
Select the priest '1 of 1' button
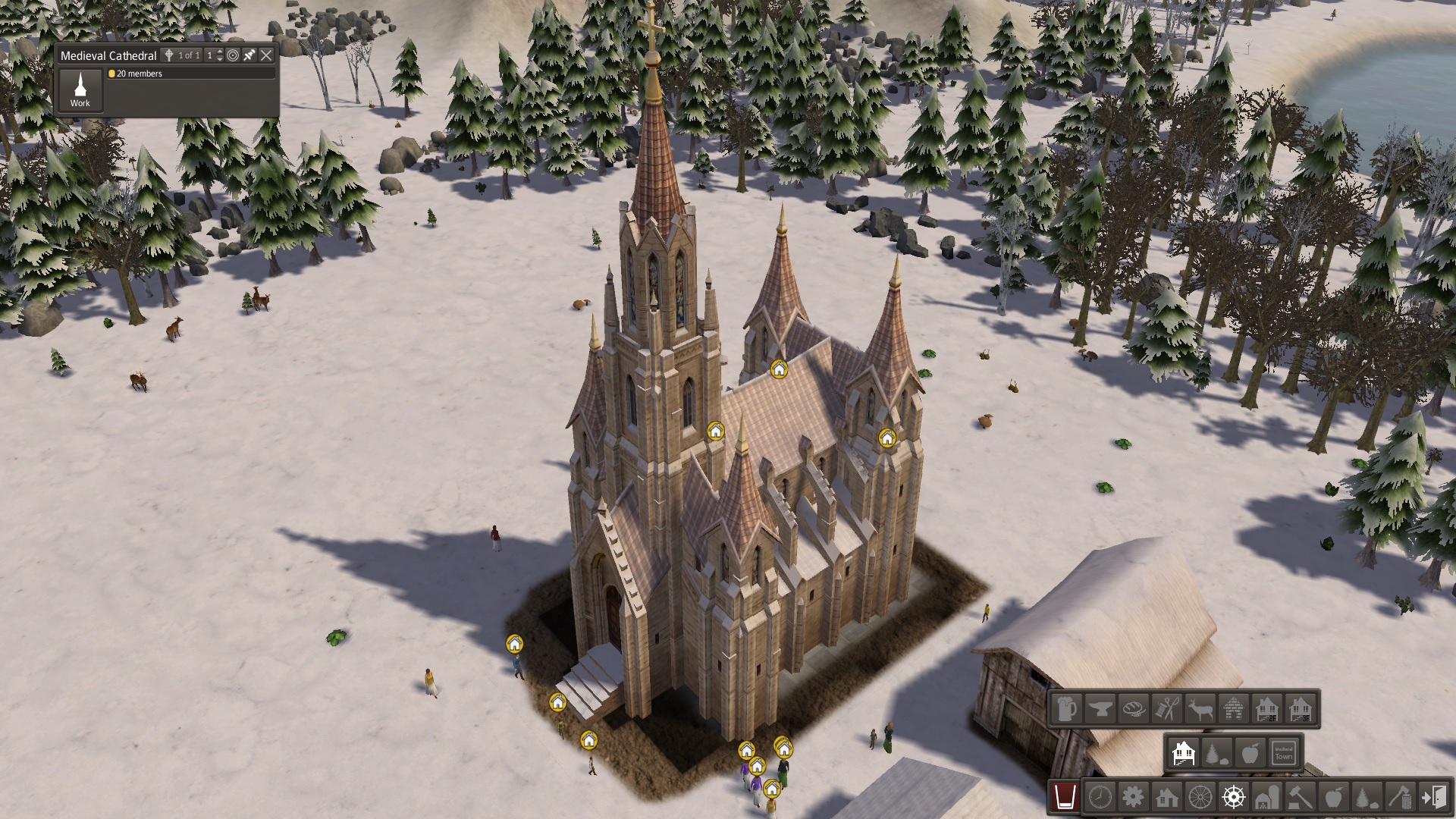click(x=183, y=55)
